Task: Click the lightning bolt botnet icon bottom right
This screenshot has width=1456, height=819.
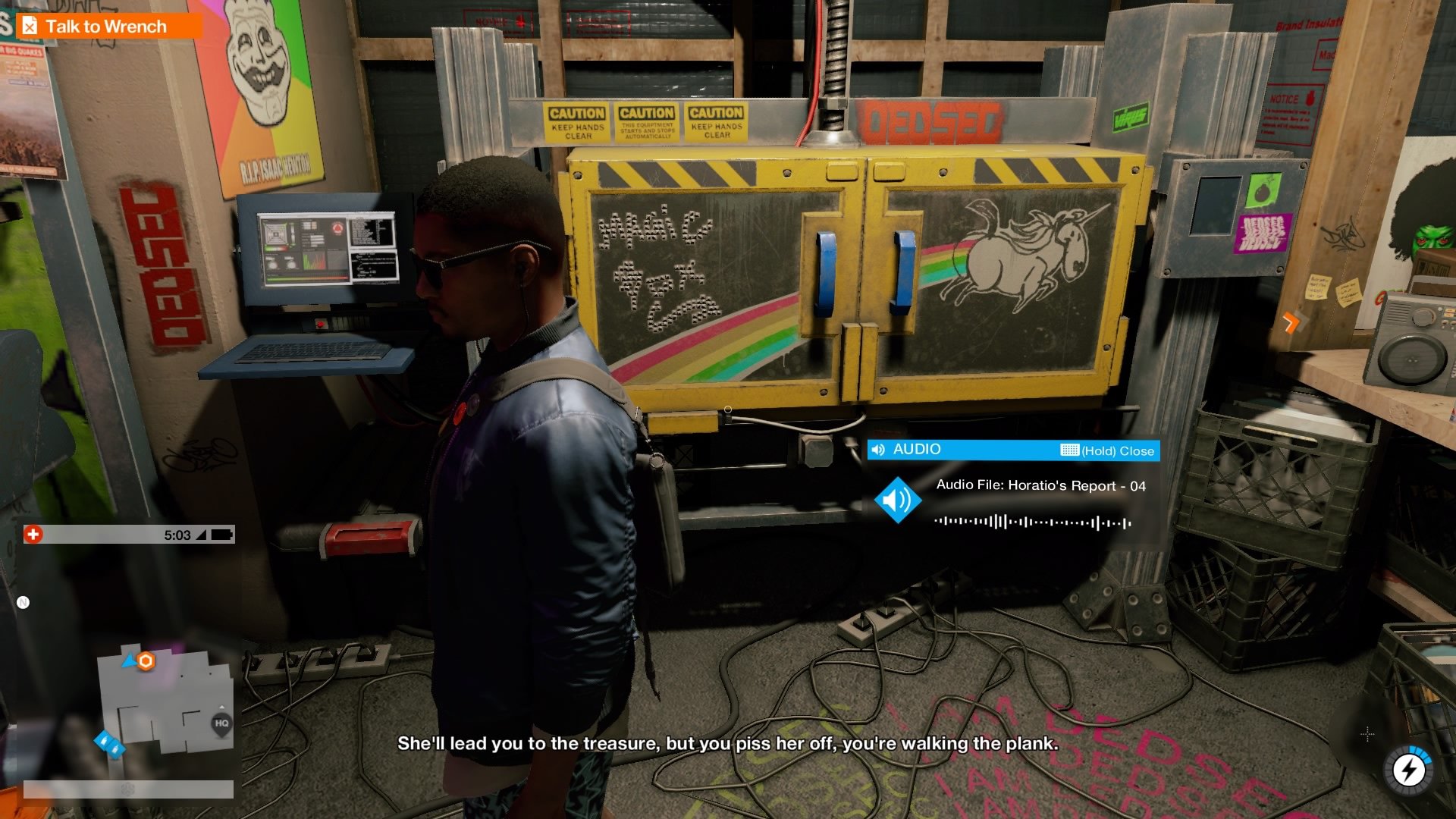Action: point(1408,770)
